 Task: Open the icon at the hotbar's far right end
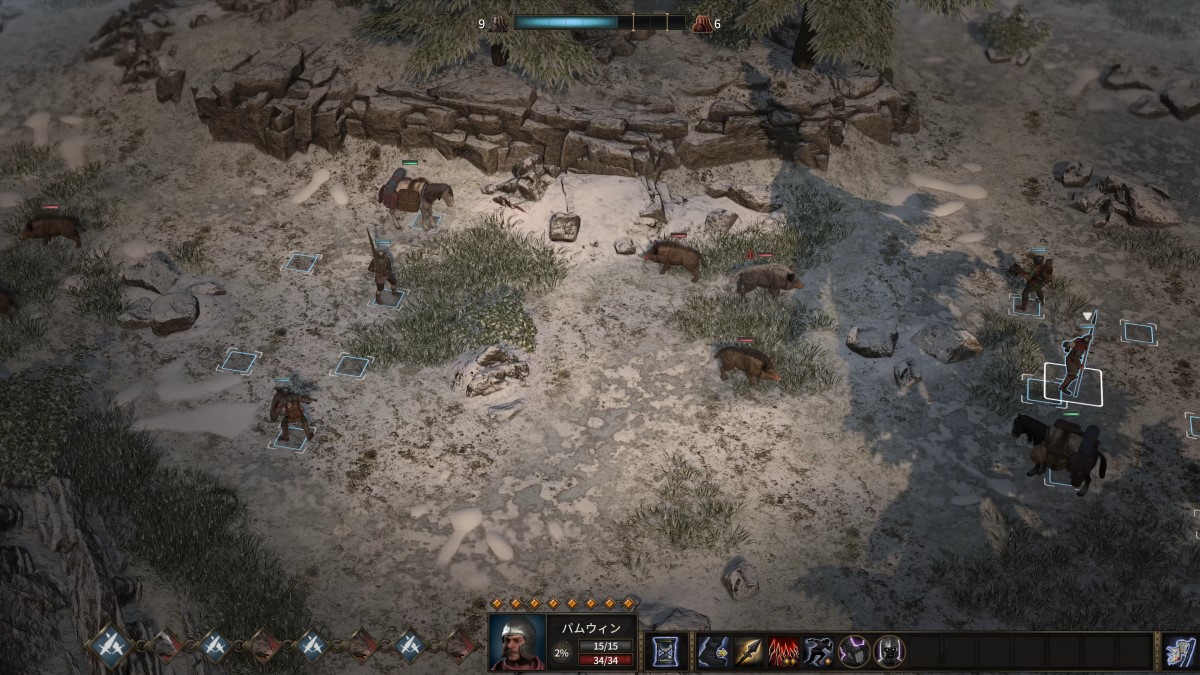point(1180,651)
